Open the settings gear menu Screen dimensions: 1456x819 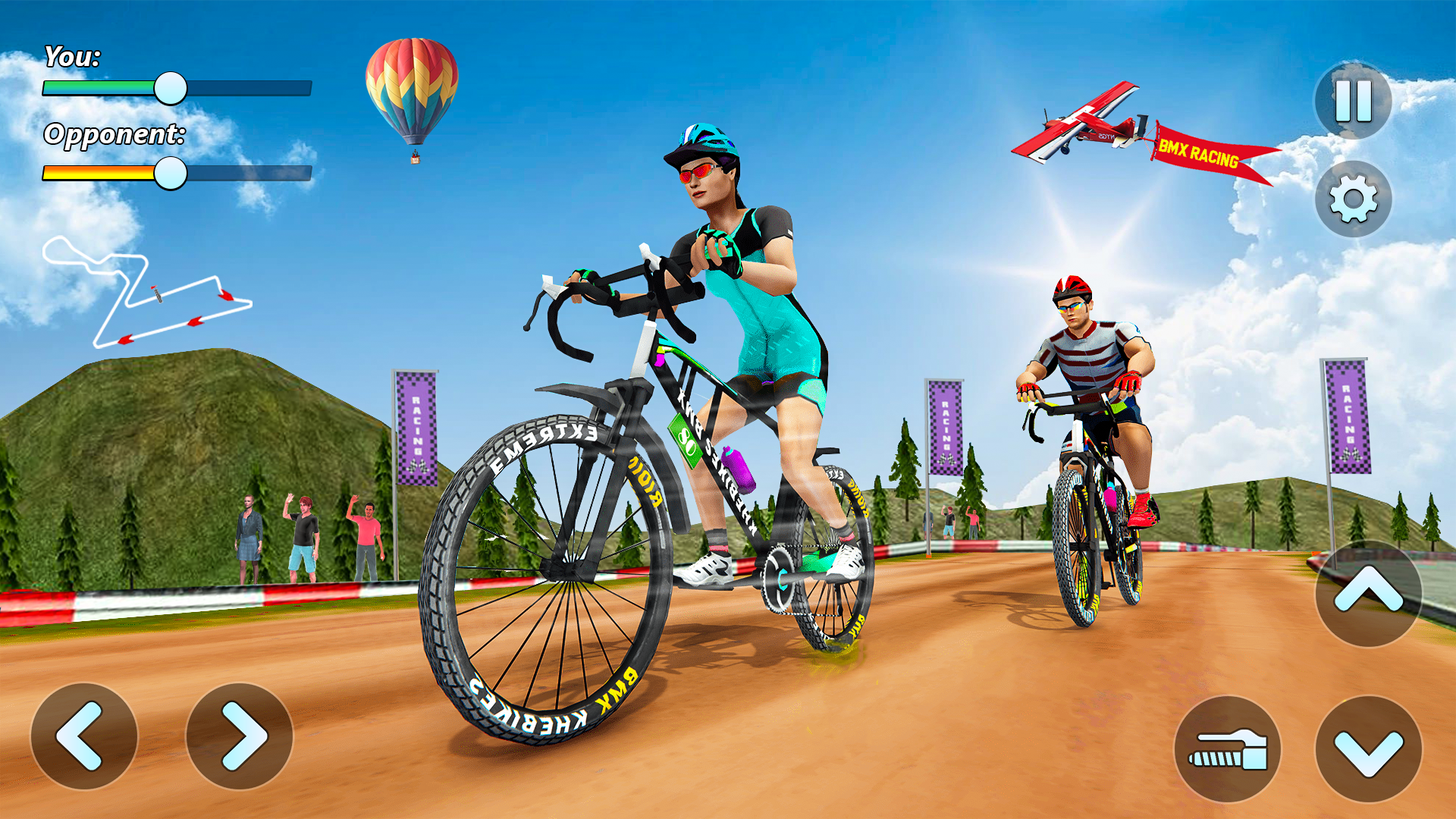tap(1354, 199)
